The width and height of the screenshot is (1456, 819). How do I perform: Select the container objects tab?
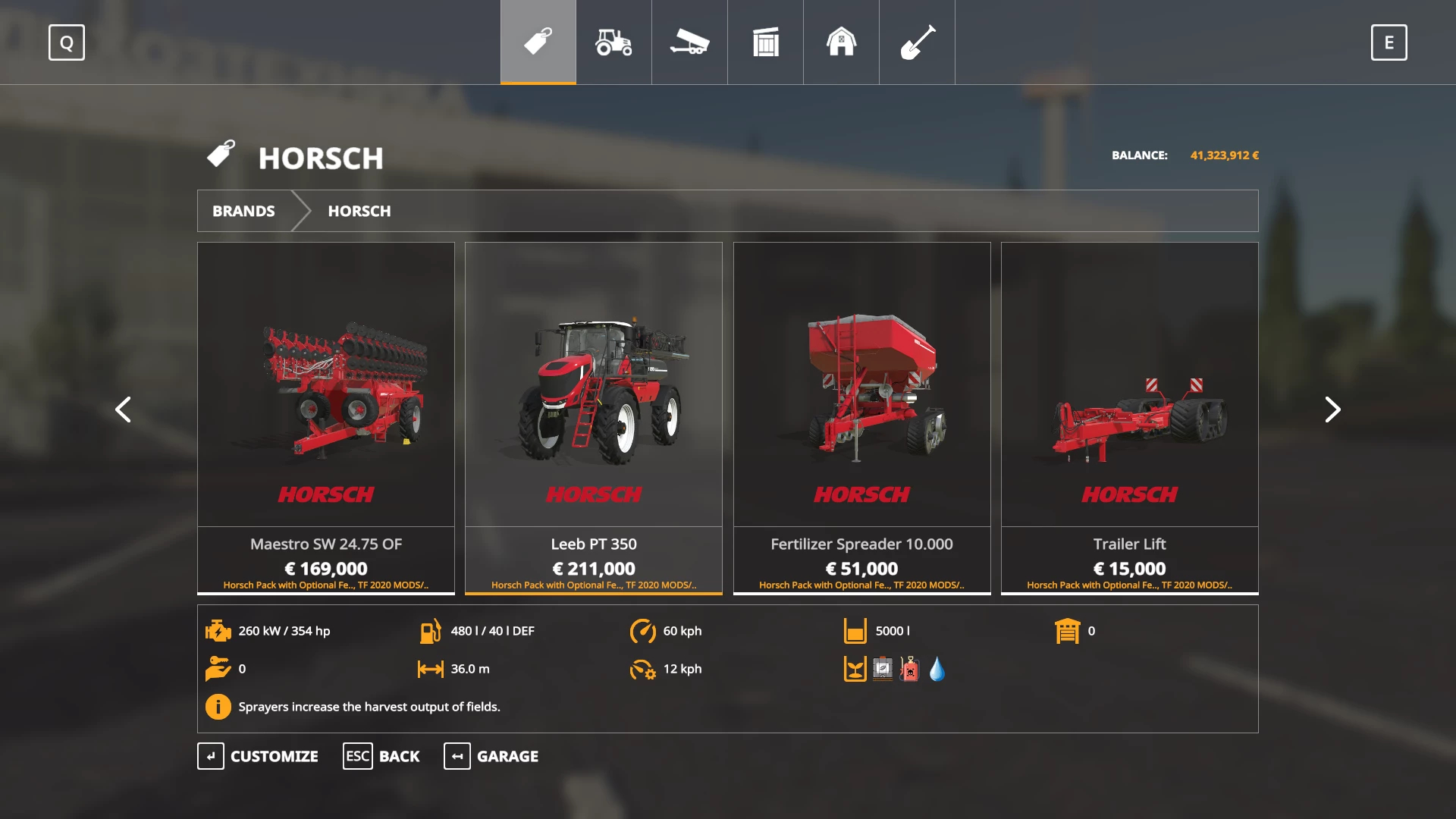(765, 42)
